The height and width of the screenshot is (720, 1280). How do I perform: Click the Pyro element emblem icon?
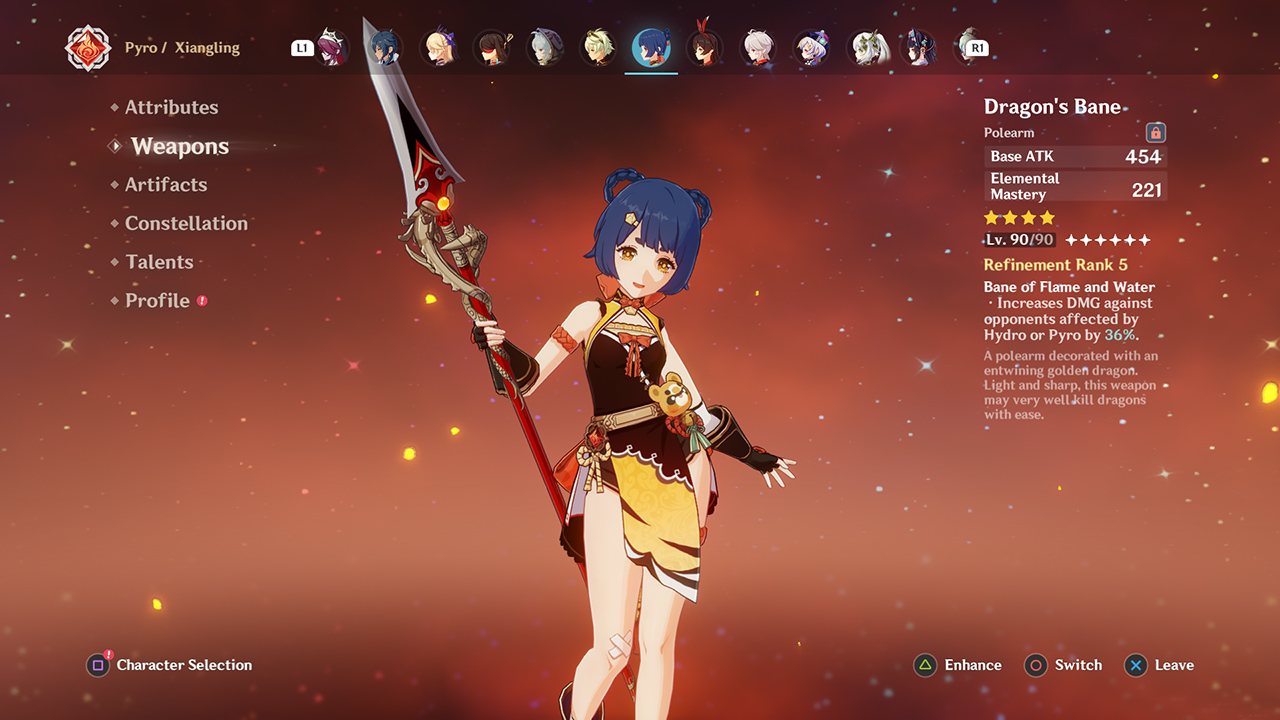click(88, 47)
